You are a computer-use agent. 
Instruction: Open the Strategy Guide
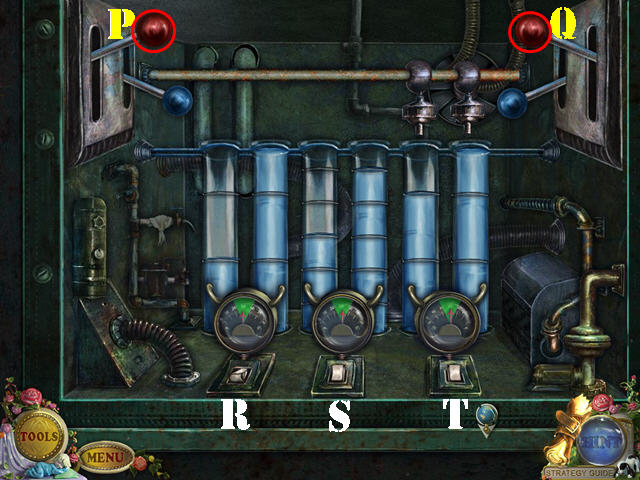tap(578, 471)
